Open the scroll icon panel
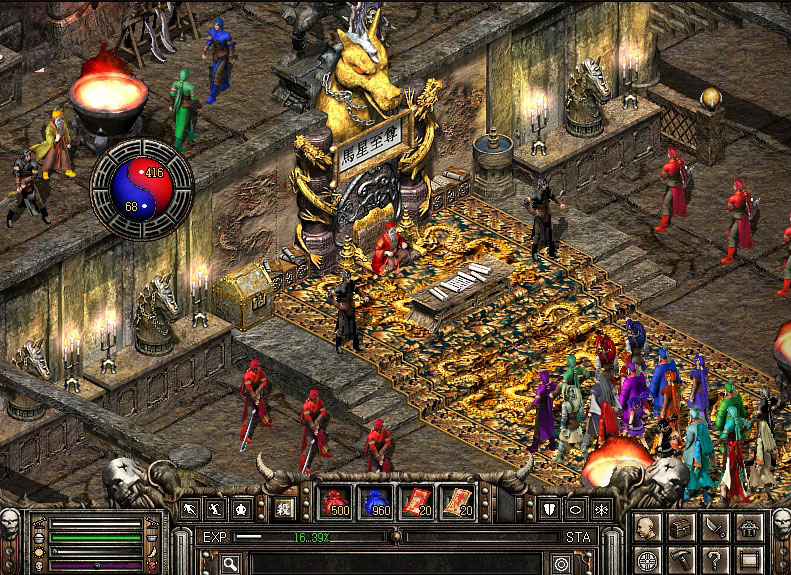The height and width of the screenshot is (575, 791). tap(749, 559)
